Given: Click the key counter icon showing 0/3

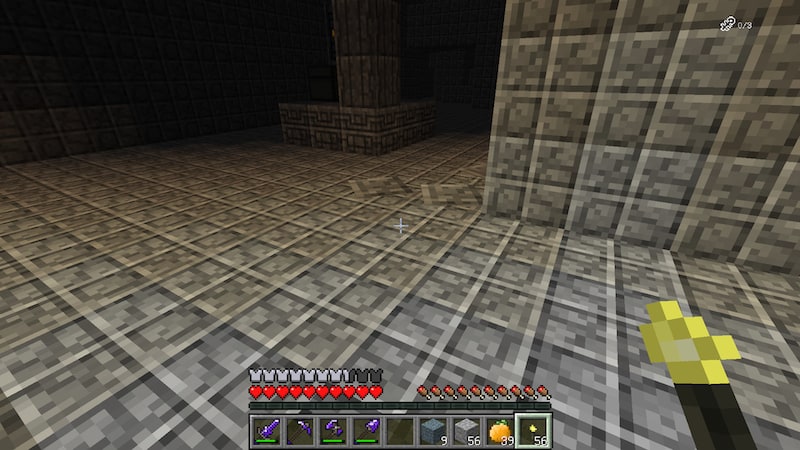Looking at the screenshot, I should [x=726, y=24].
